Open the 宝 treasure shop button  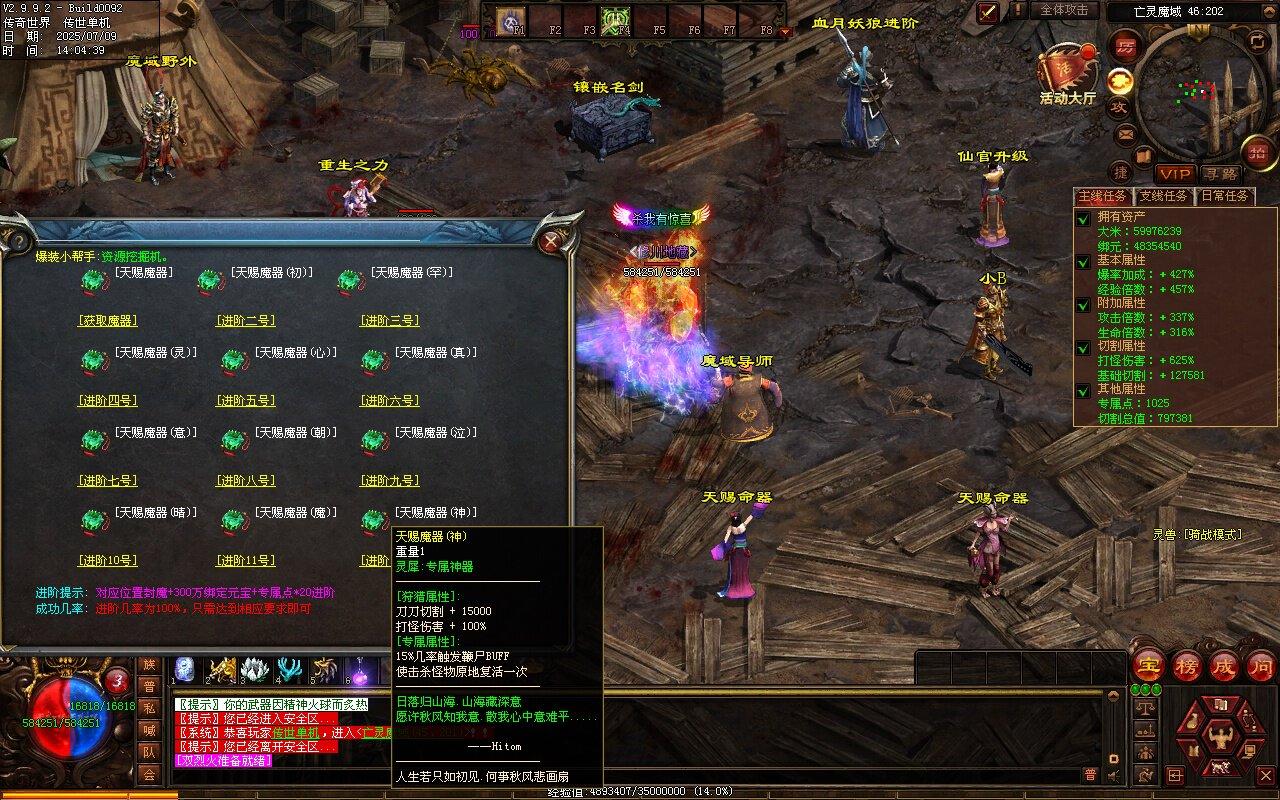(x=1150, y=666)
